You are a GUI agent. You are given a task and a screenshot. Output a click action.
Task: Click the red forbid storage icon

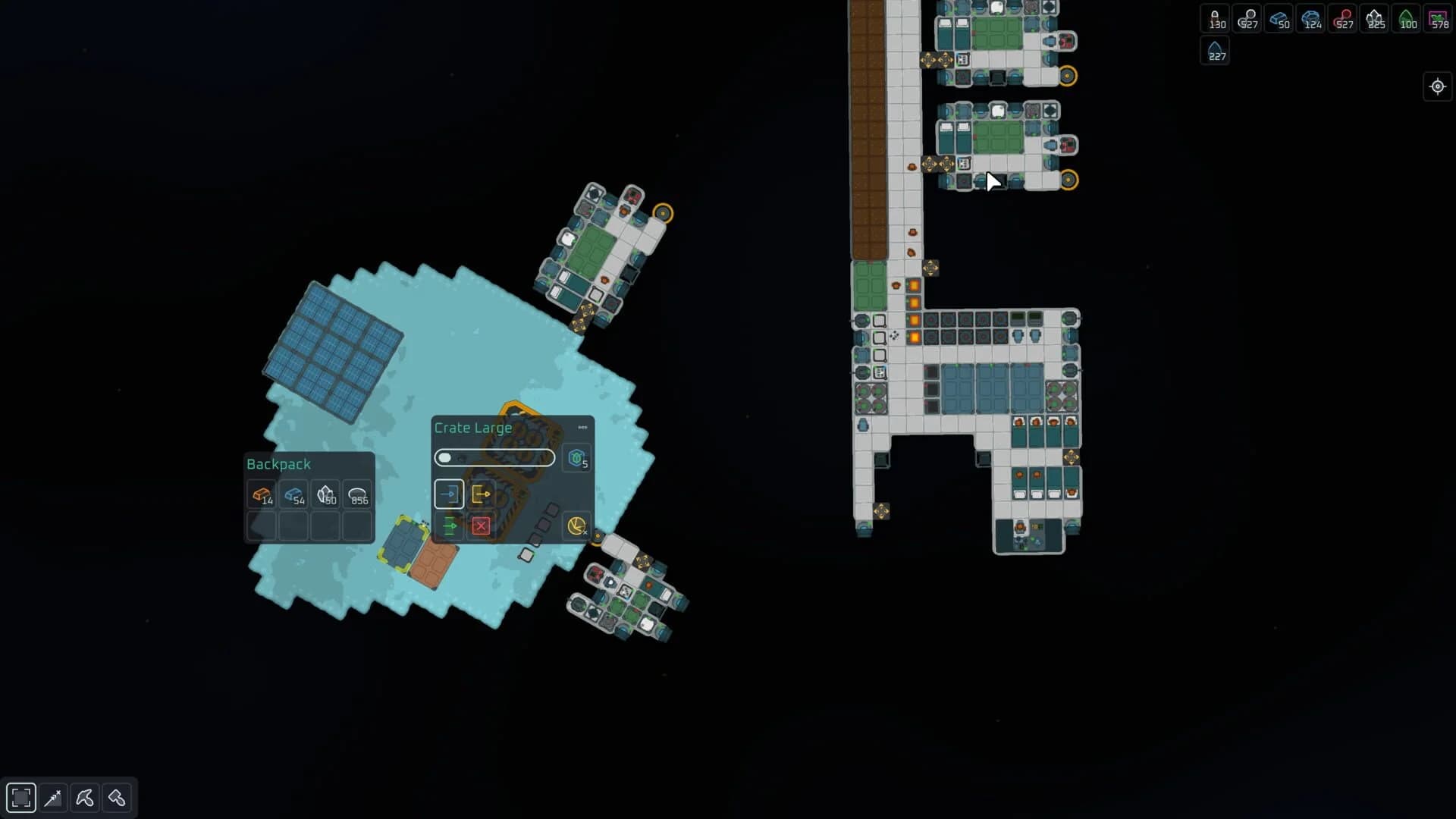(x=482, y=525)
